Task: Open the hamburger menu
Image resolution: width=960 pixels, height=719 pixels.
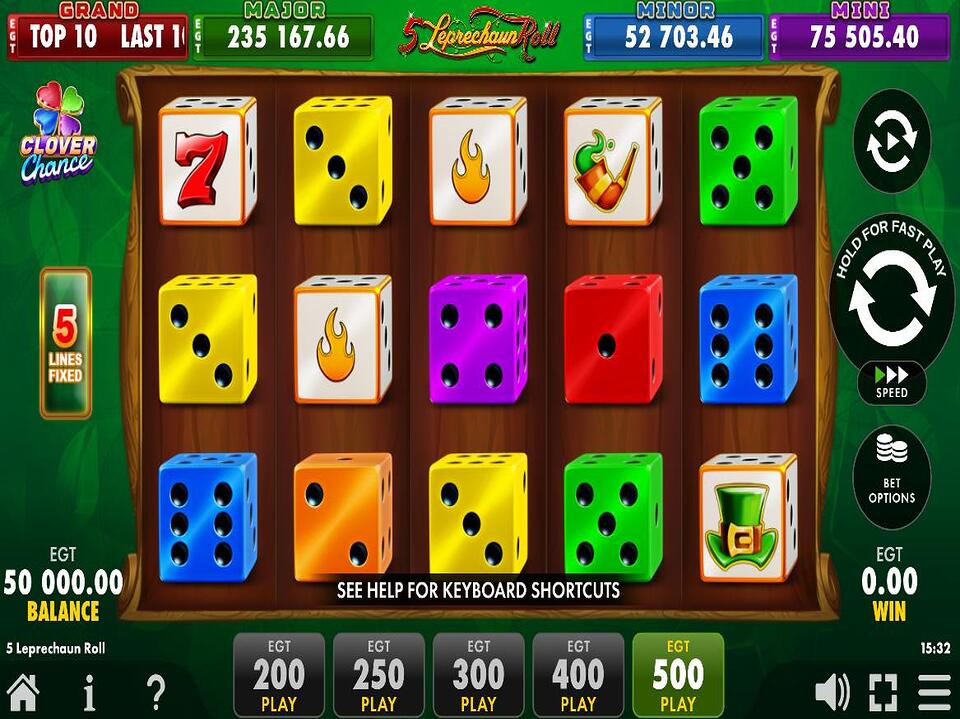Action: 935,692
